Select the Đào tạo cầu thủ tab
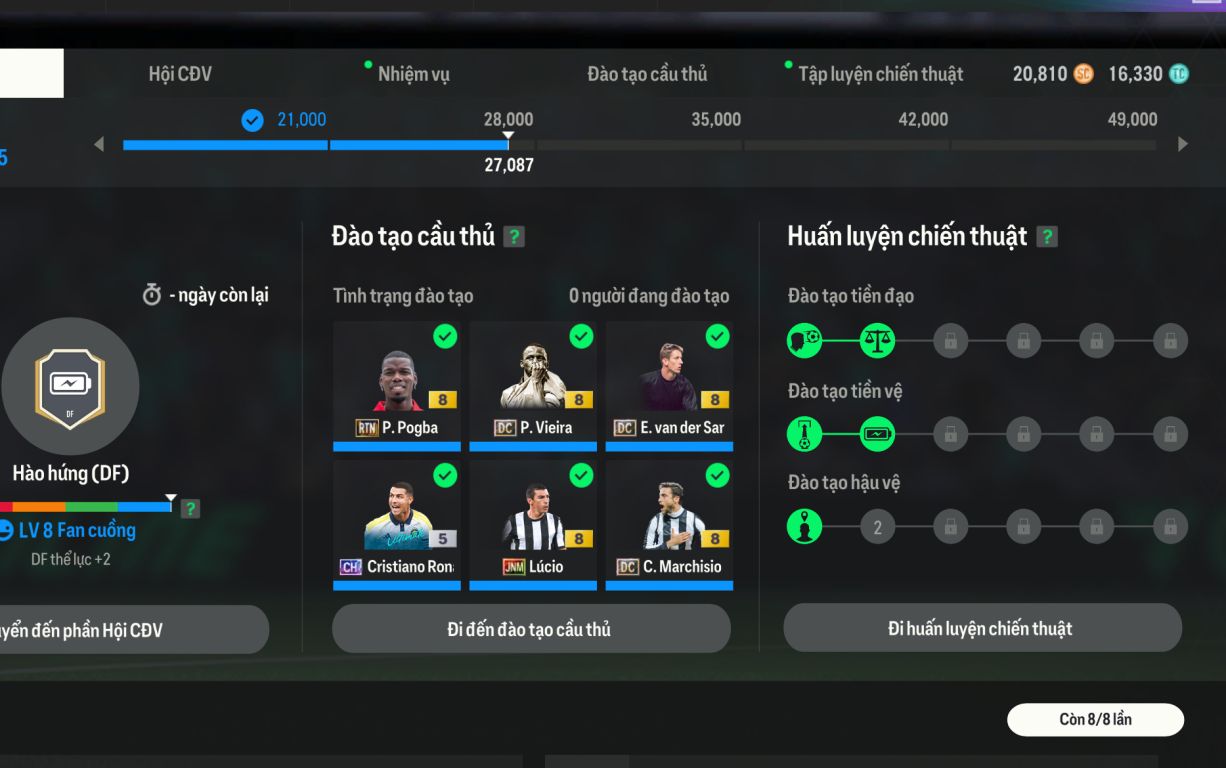 click(x=647, y=74)
